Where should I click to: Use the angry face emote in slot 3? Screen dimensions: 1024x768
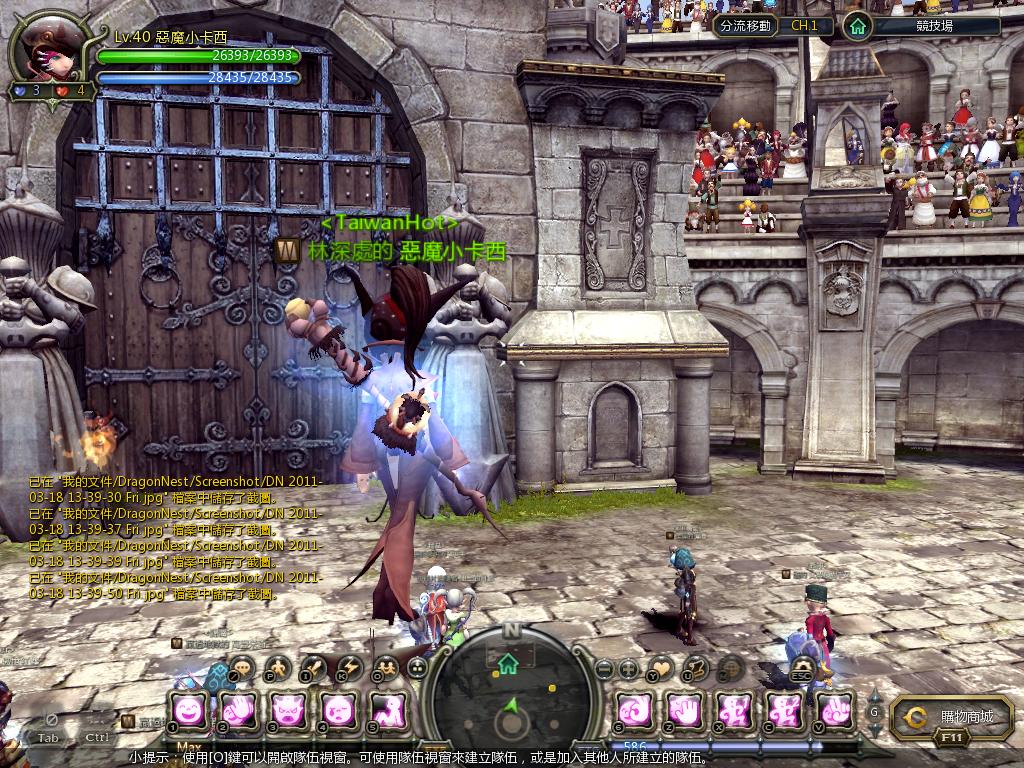click(290, 709)
